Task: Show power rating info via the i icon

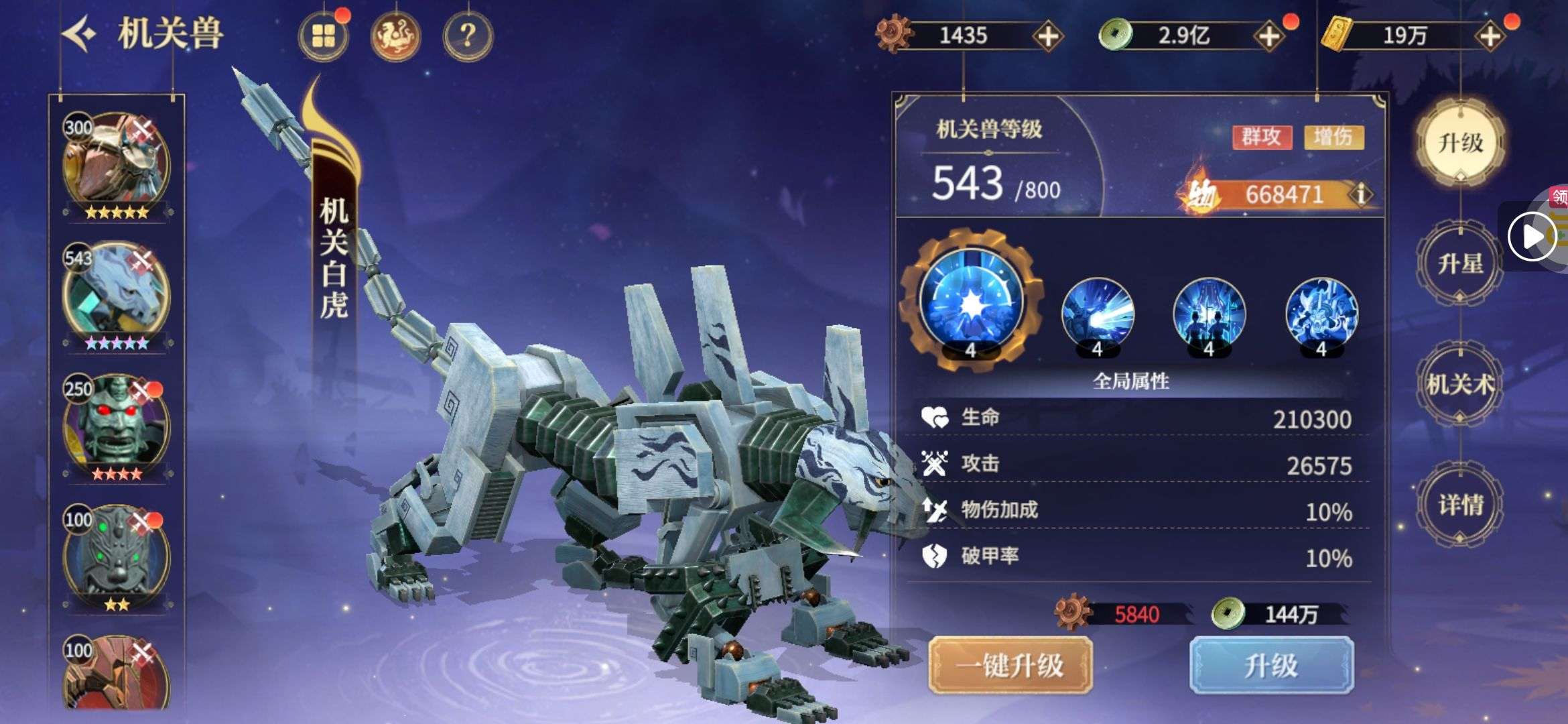Action: point(1361,194)
